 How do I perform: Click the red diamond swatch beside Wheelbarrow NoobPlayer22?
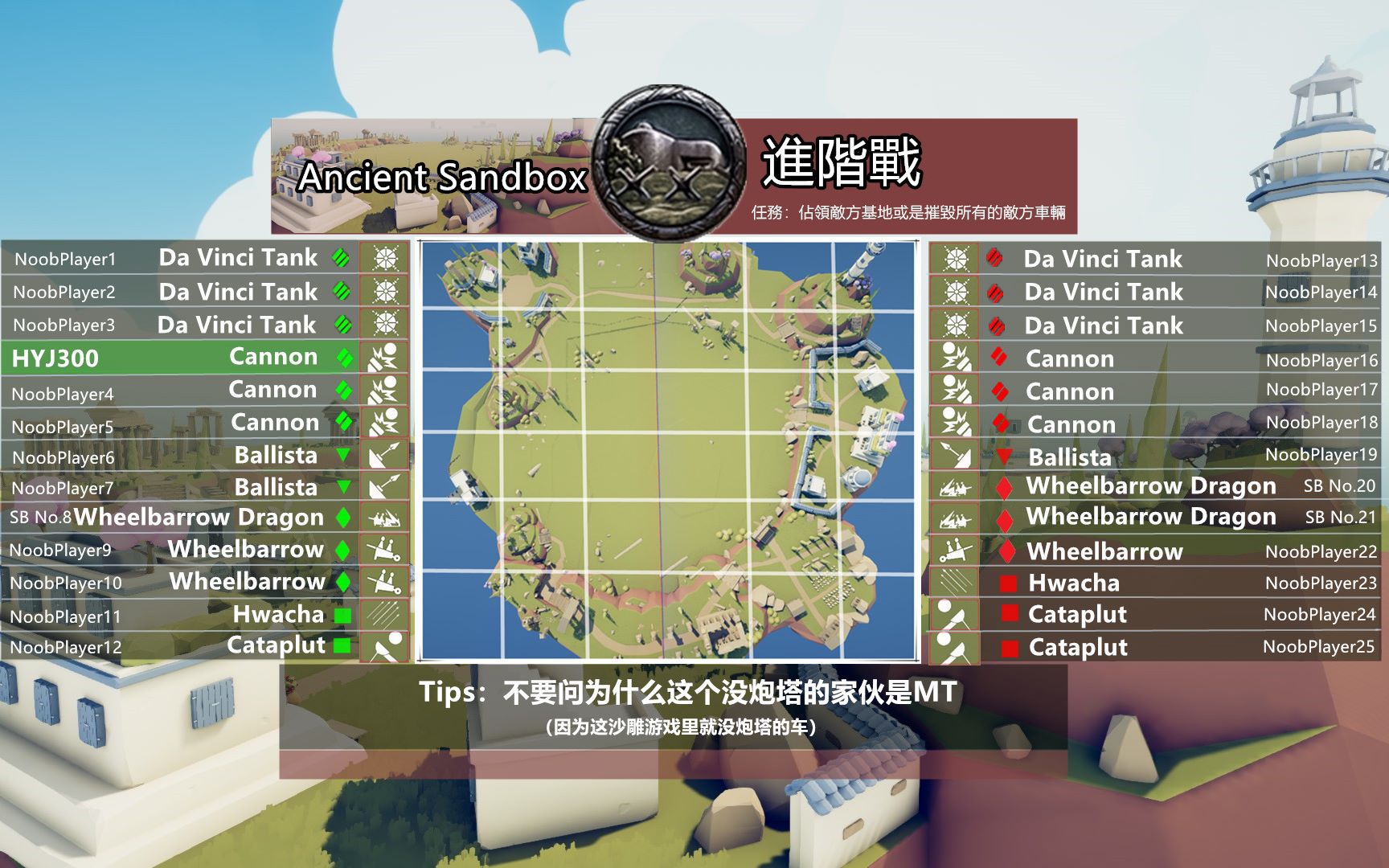(x=1007, y=551)
